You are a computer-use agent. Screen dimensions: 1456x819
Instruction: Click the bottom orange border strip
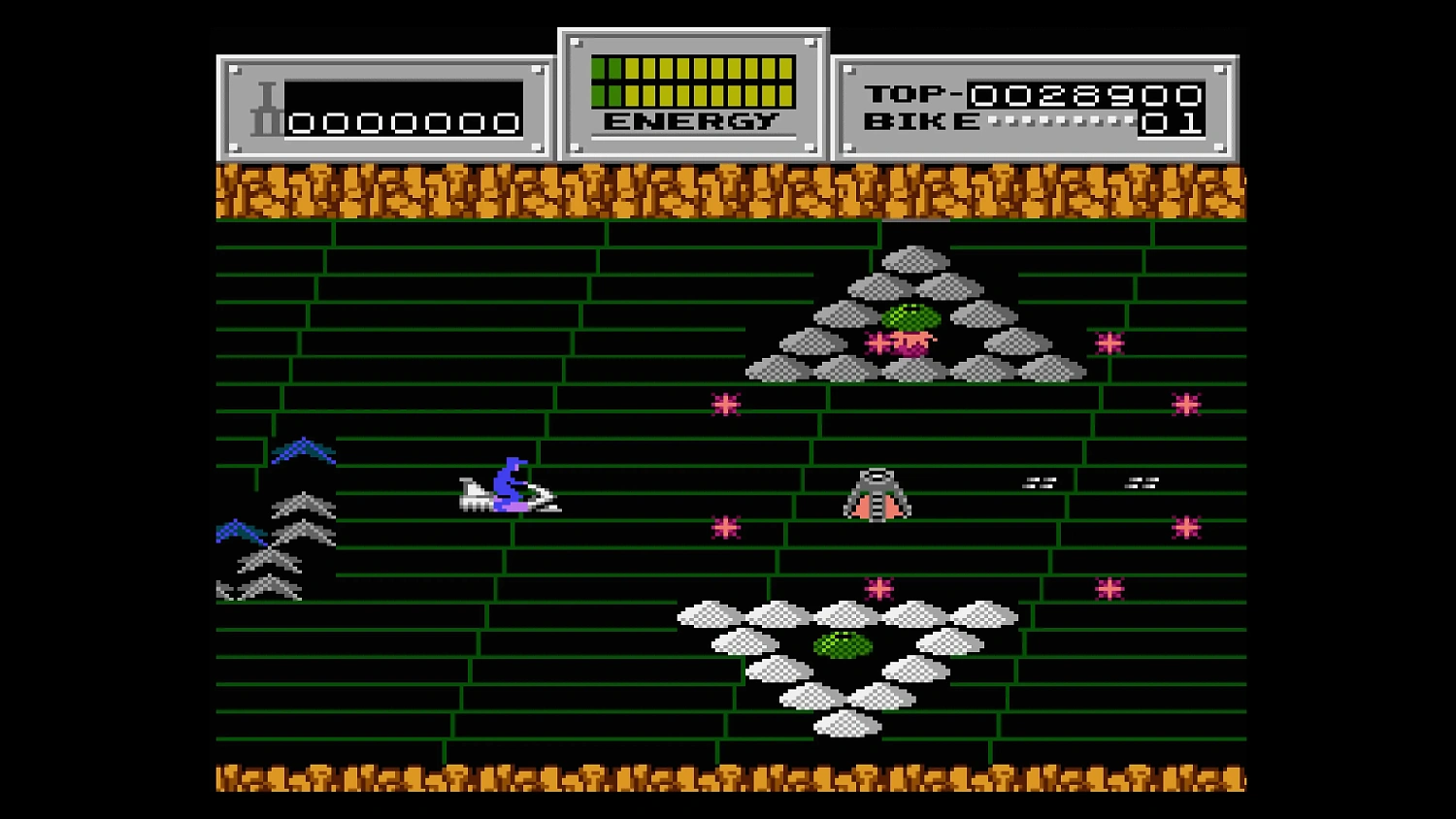pyautogui.click(x=728, y=776)
